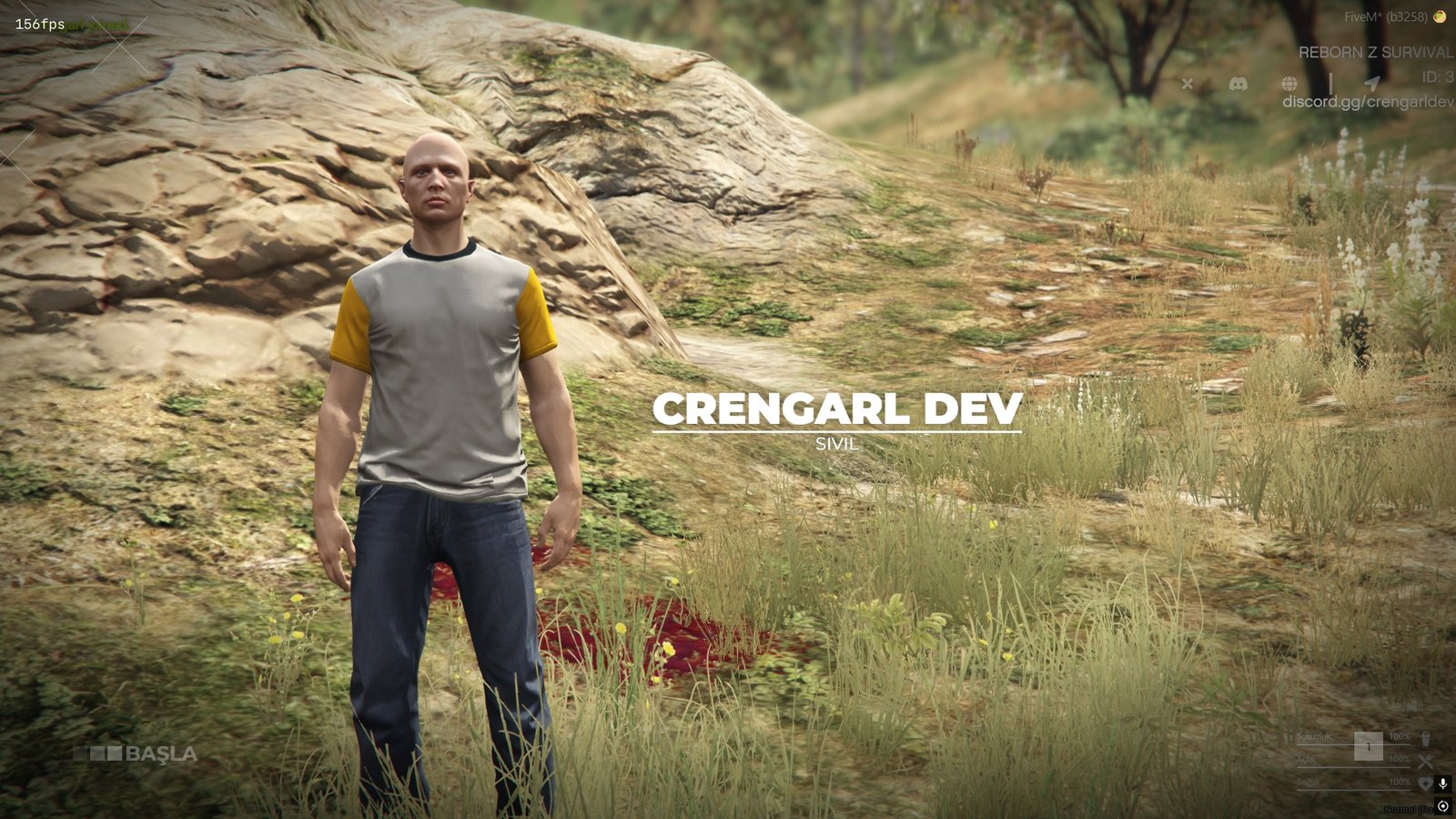Click the direct connect arrow icon
The image size is (1456, 819).
click(x=1374, y=81)
